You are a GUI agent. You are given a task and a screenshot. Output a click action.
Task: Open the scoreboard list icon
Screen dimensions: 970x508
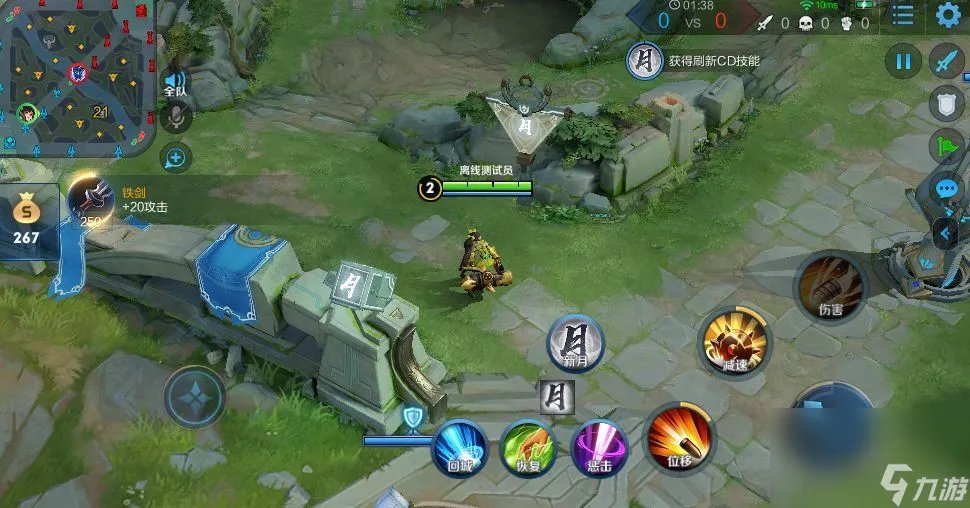(x=903, y=15)
